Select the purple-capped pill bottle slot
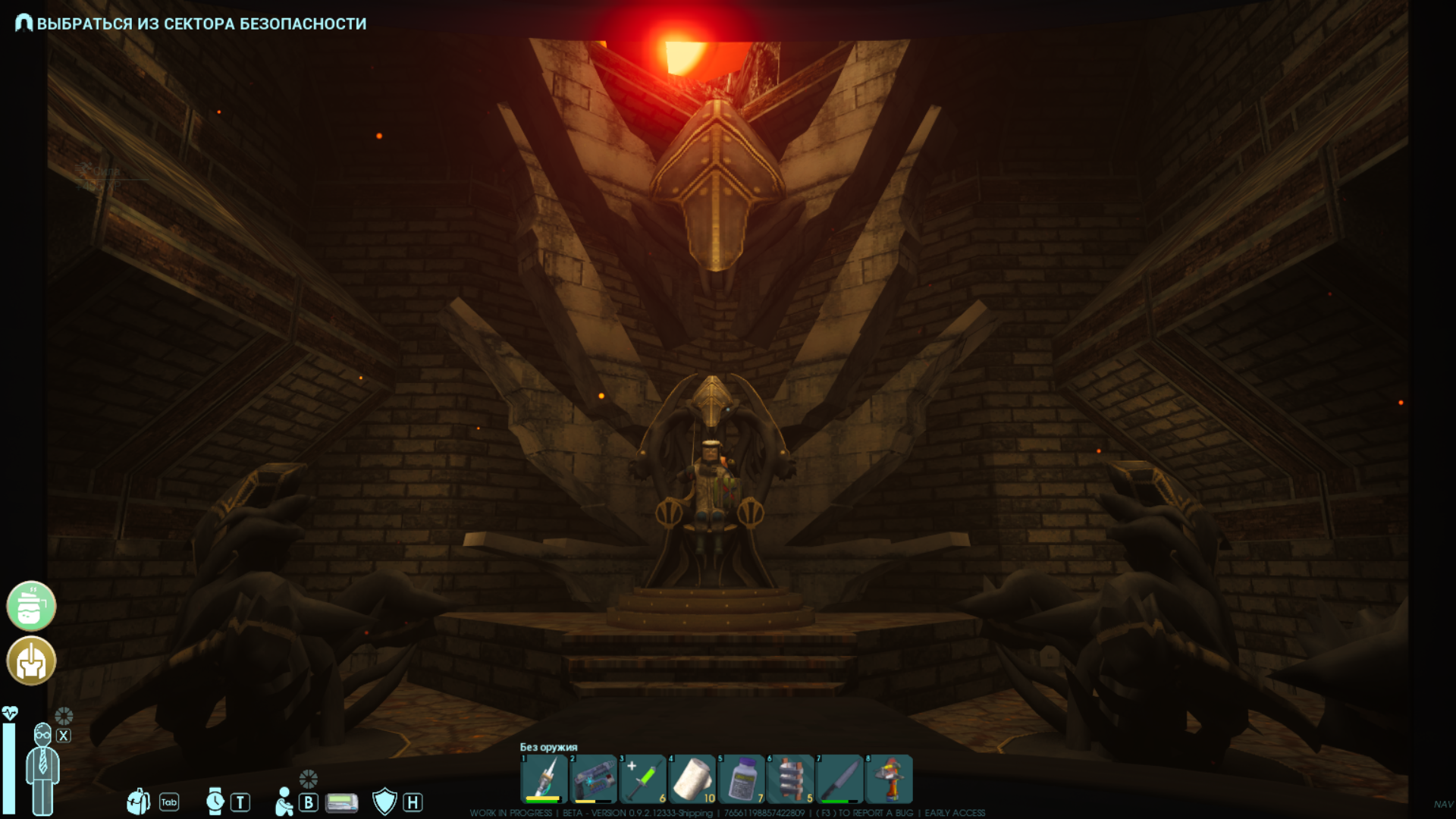The height and width of the screenshot is (819, 1456). (x=742, y=779)
